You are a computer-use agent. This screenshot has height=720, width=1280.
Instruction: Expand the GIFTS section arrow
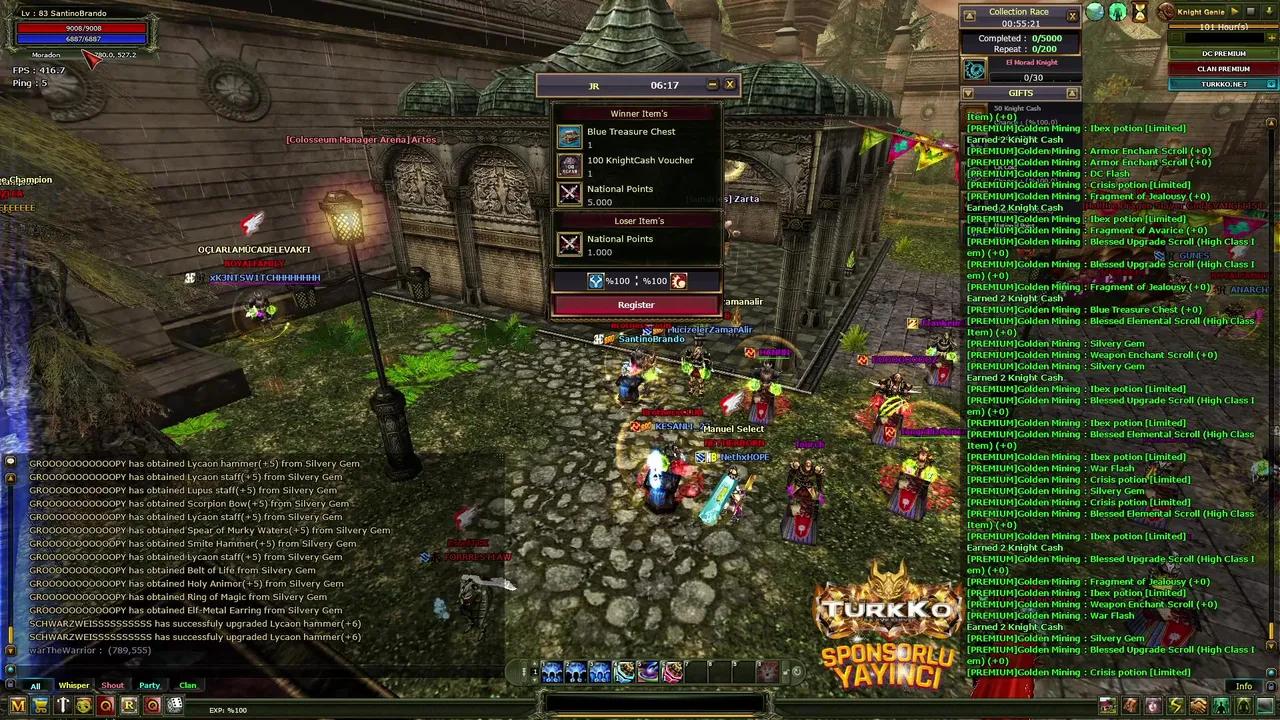click(x=1072, y=92)
